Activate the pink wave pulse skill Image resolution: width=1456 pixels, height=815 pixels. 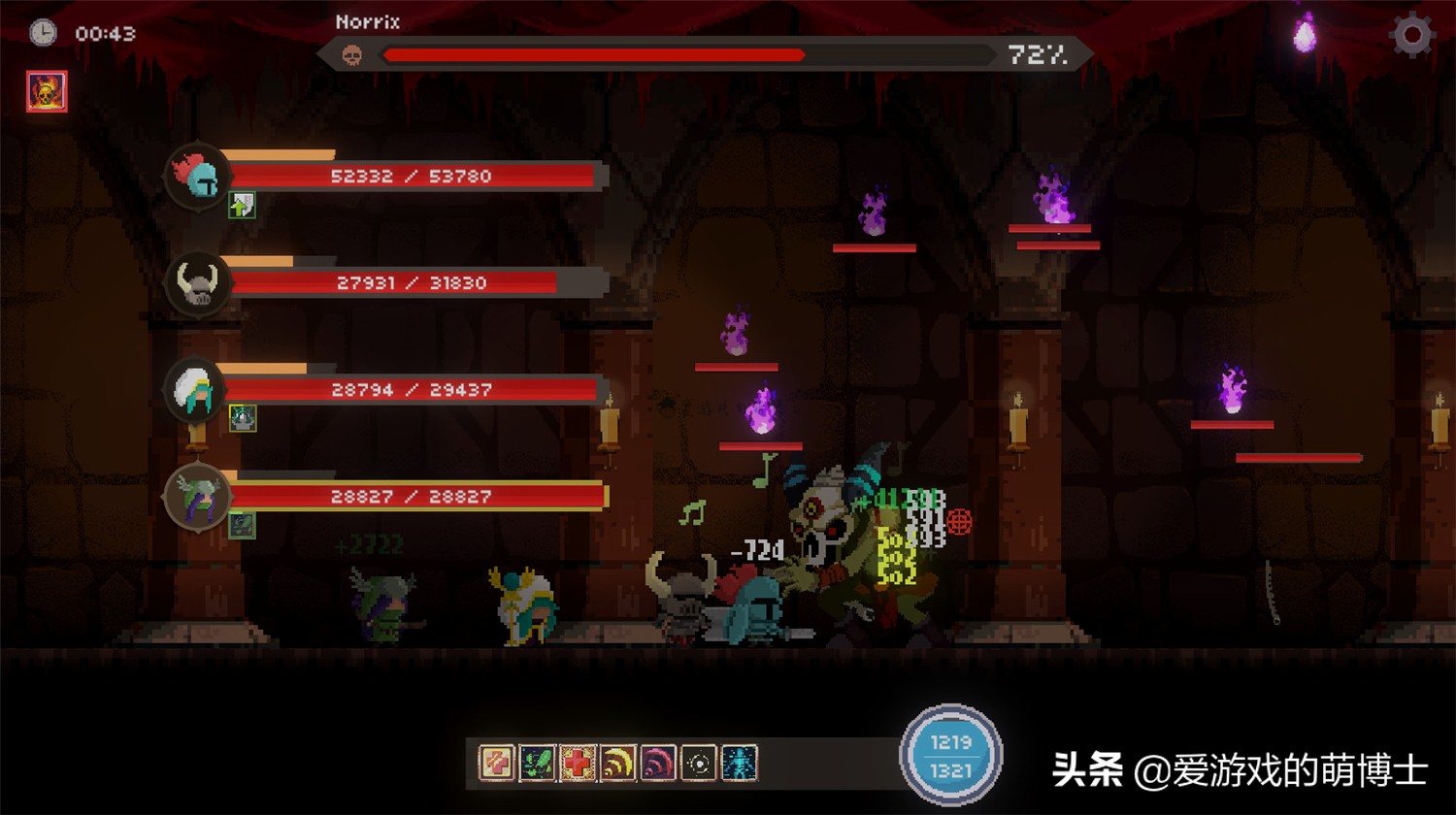(658, 763)
